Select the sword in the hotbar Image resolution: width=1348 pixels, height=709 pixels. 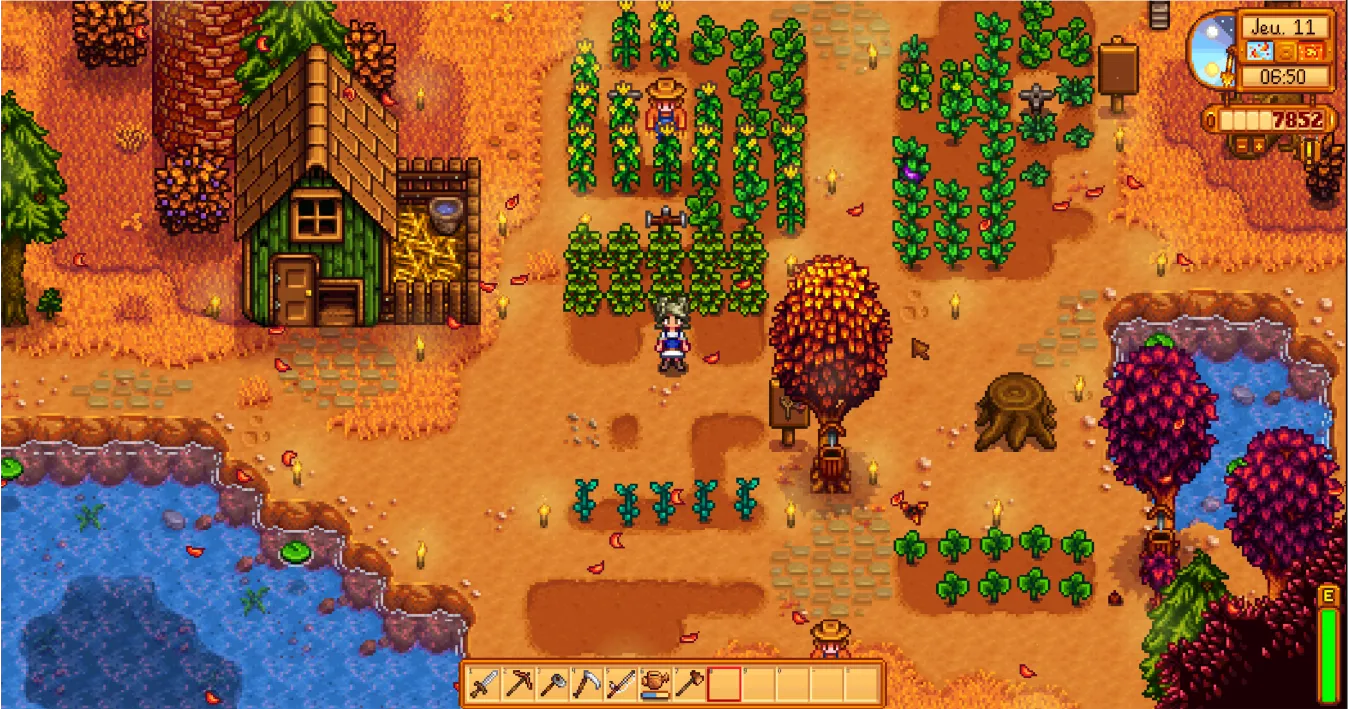click(x=485, y=684)
